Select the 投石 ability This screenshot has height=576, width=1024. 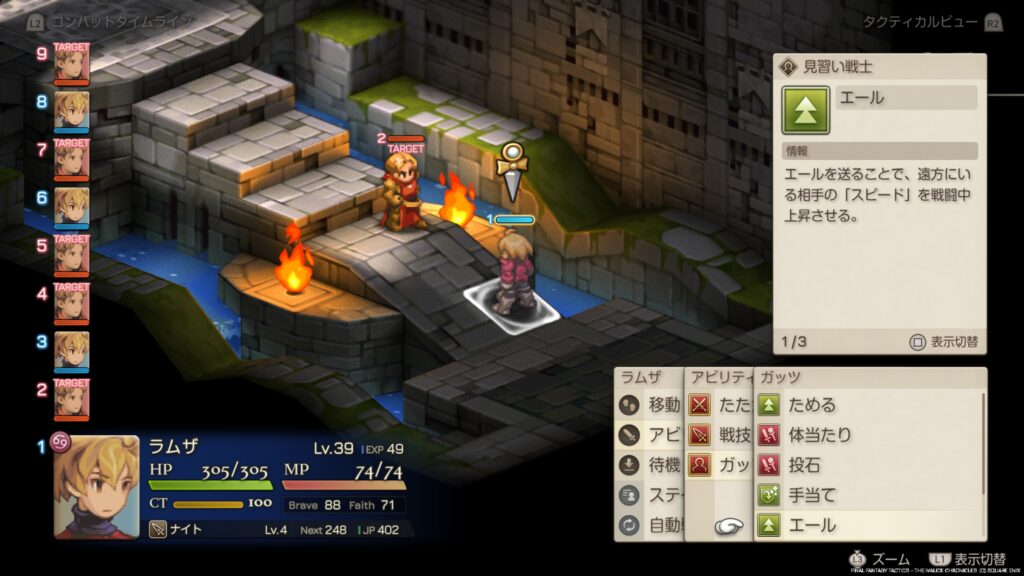806,465
